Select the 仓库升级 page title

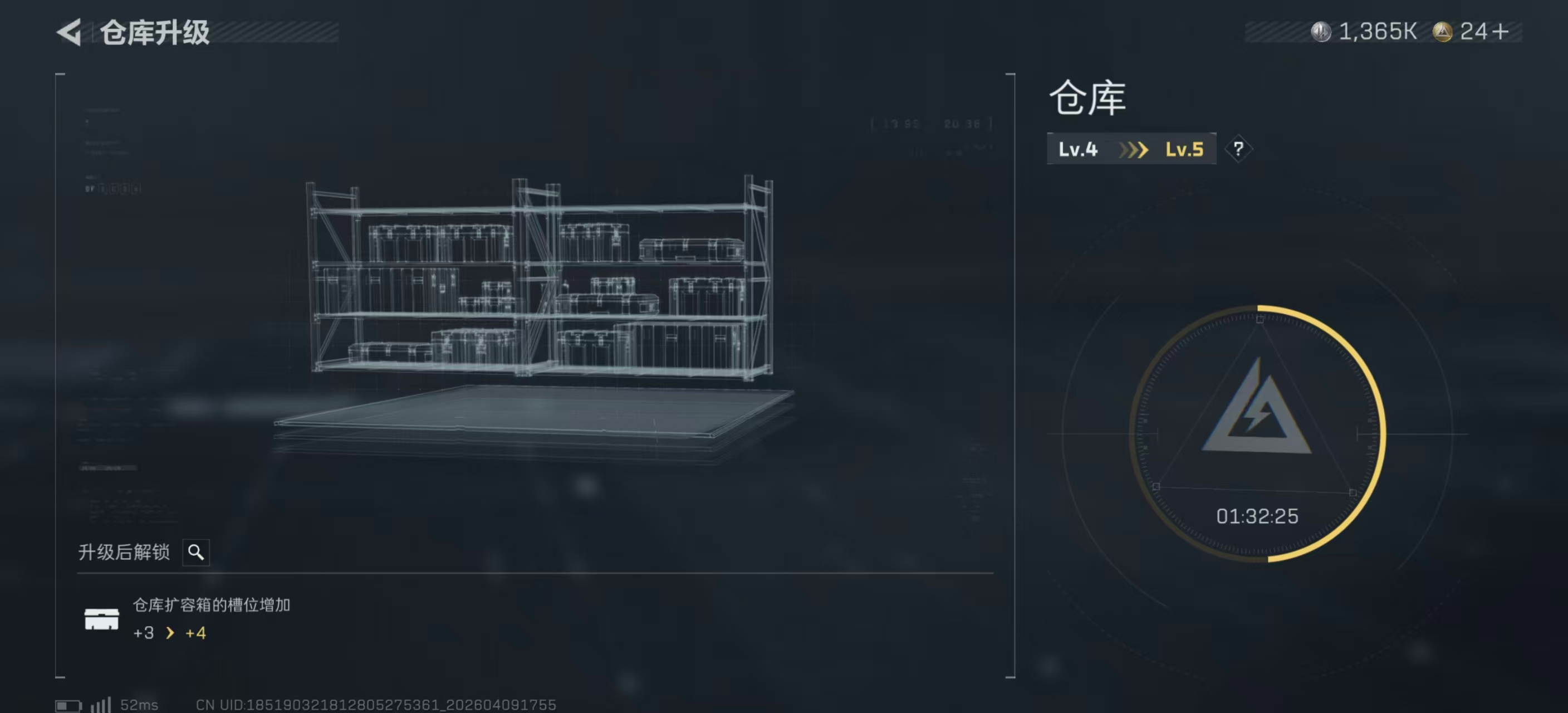click(x=155, y=33)
